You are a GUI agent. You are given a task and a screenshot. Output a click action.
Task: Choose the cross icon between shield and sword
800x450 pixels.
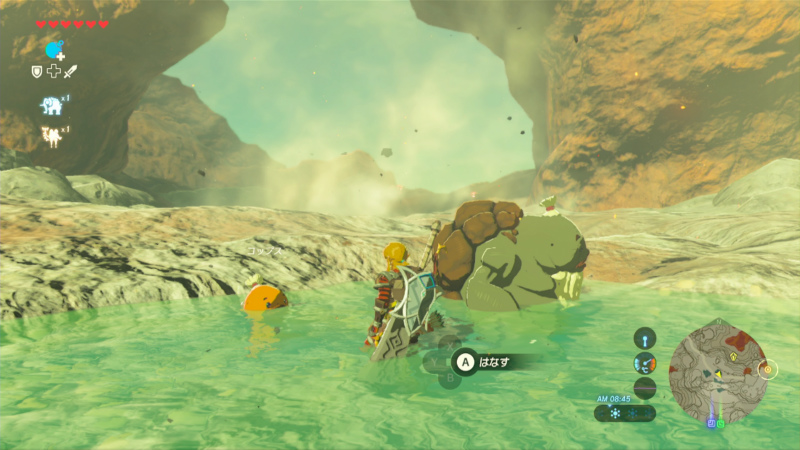tap(54, 72)
